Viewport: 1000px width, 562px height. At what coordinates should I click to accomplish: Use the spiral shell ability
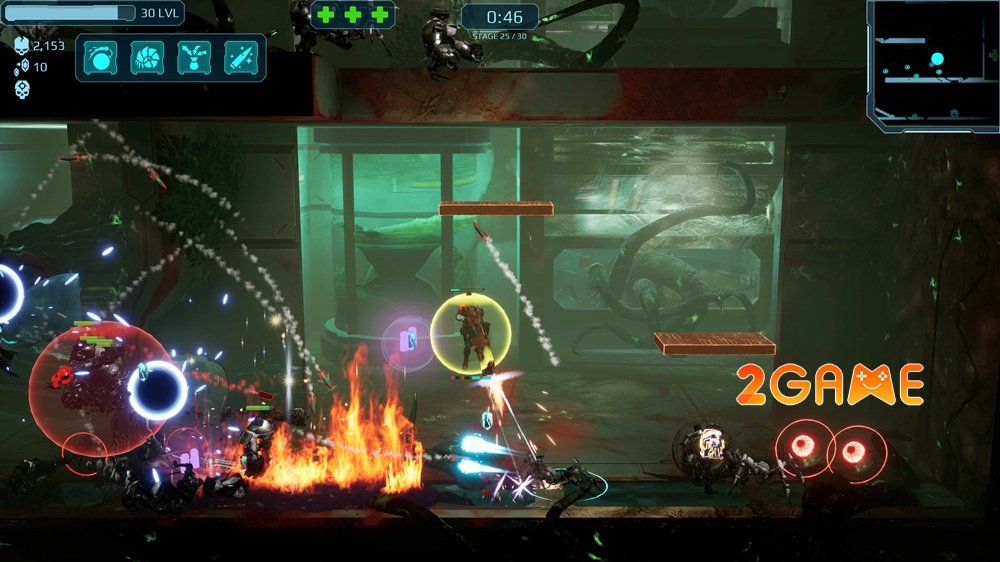pyautogui.click(x=147, y=57)
